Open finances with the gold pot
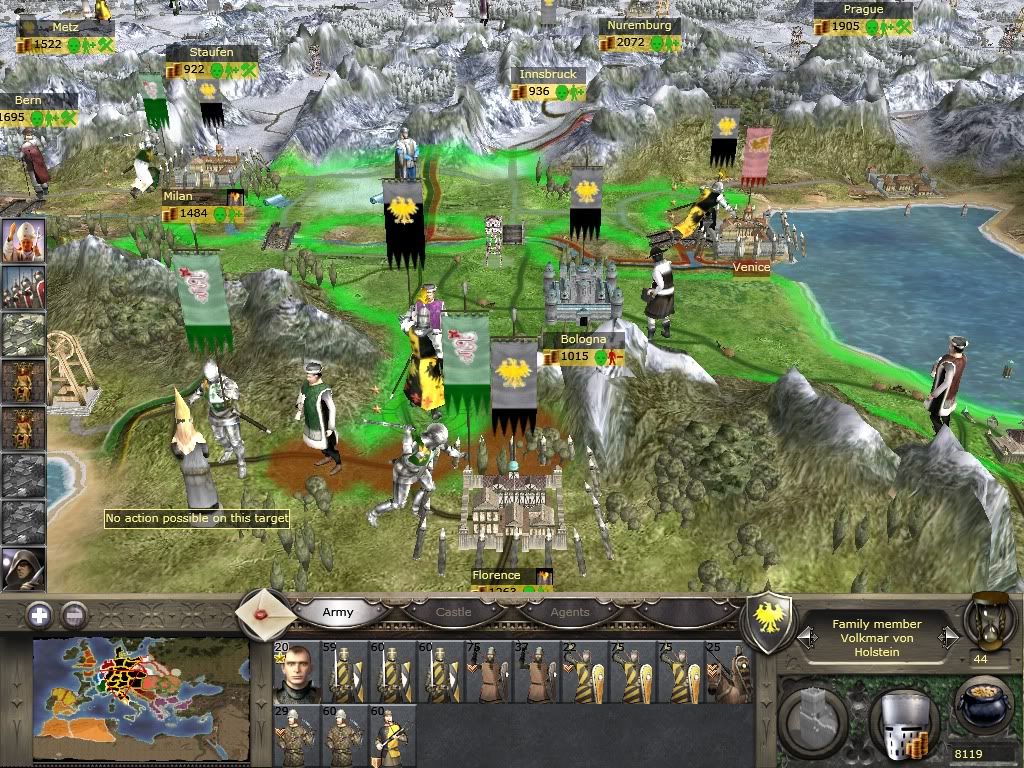 click(984, 708)
